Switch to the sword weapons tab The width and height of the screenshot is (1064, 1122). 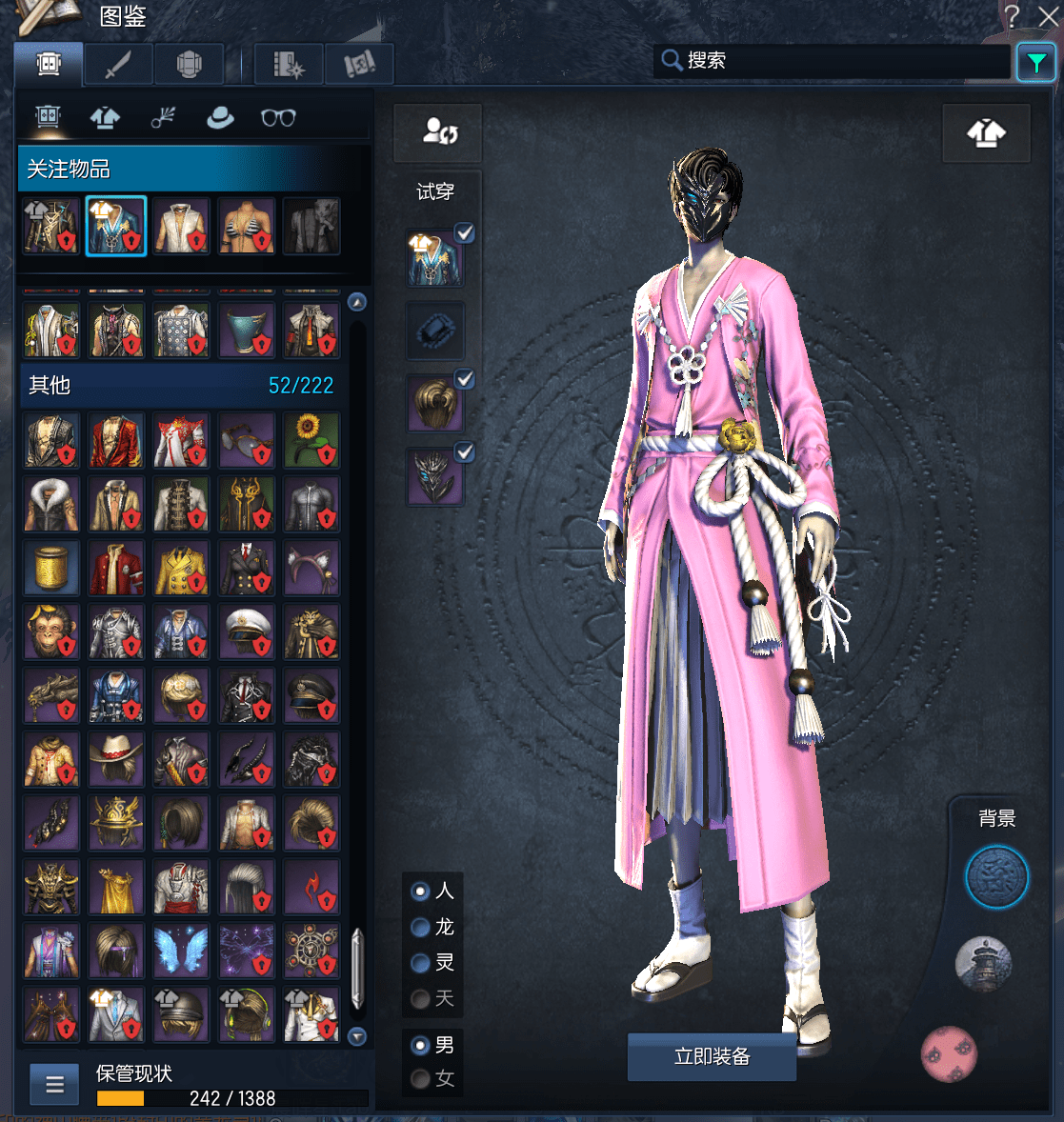(x=118, y=65)
